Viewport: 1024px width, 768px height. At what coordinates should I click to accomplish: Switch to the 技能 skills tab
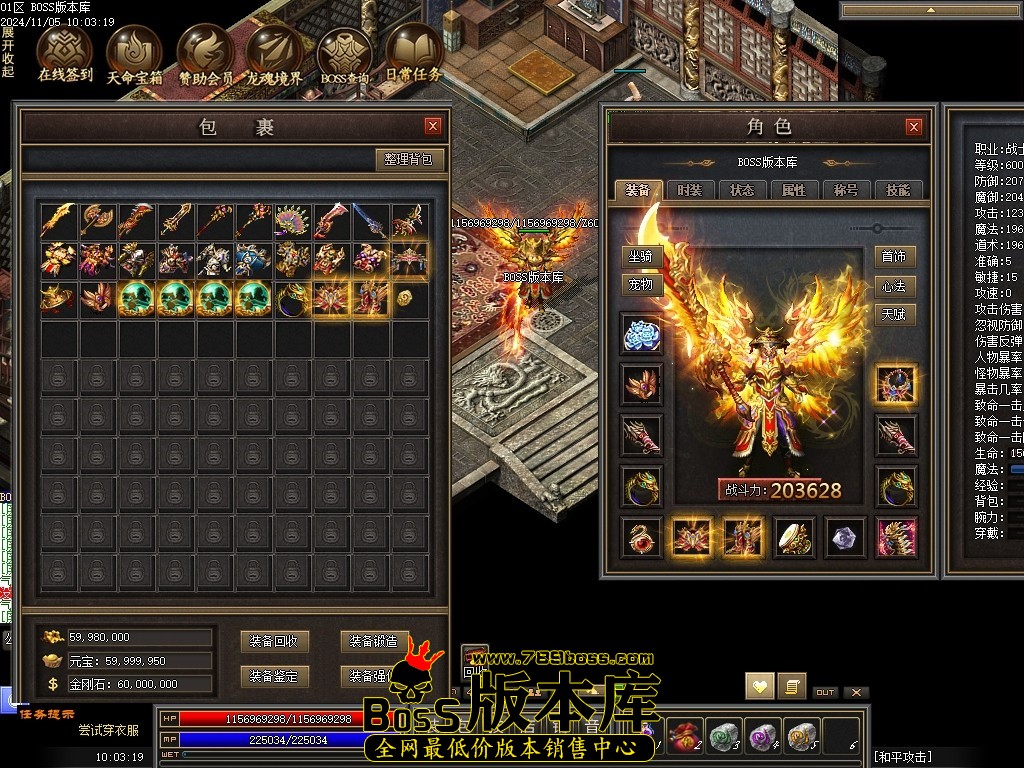[898, 190]
